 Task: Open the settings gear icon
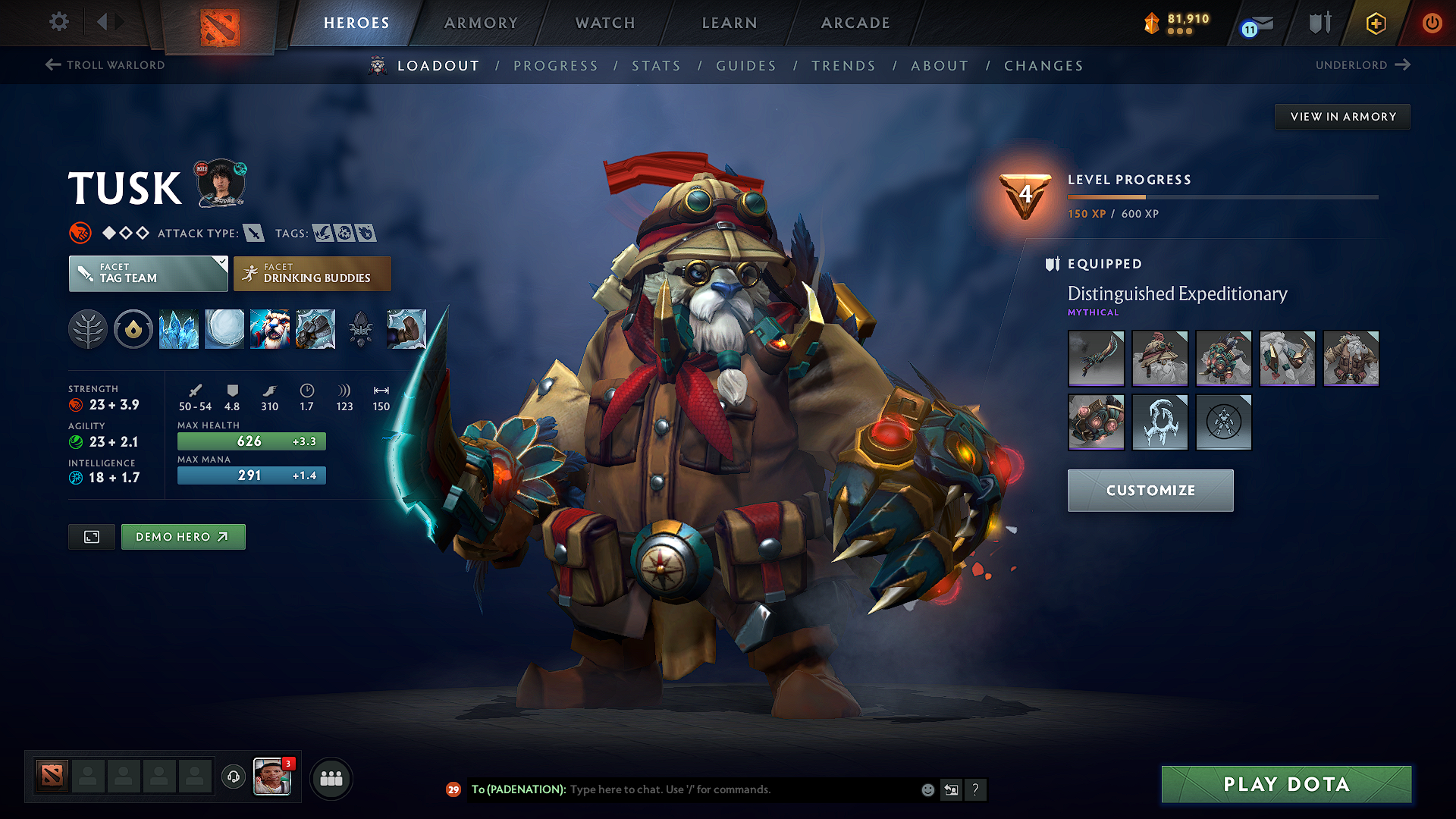(x=58, y=22)
